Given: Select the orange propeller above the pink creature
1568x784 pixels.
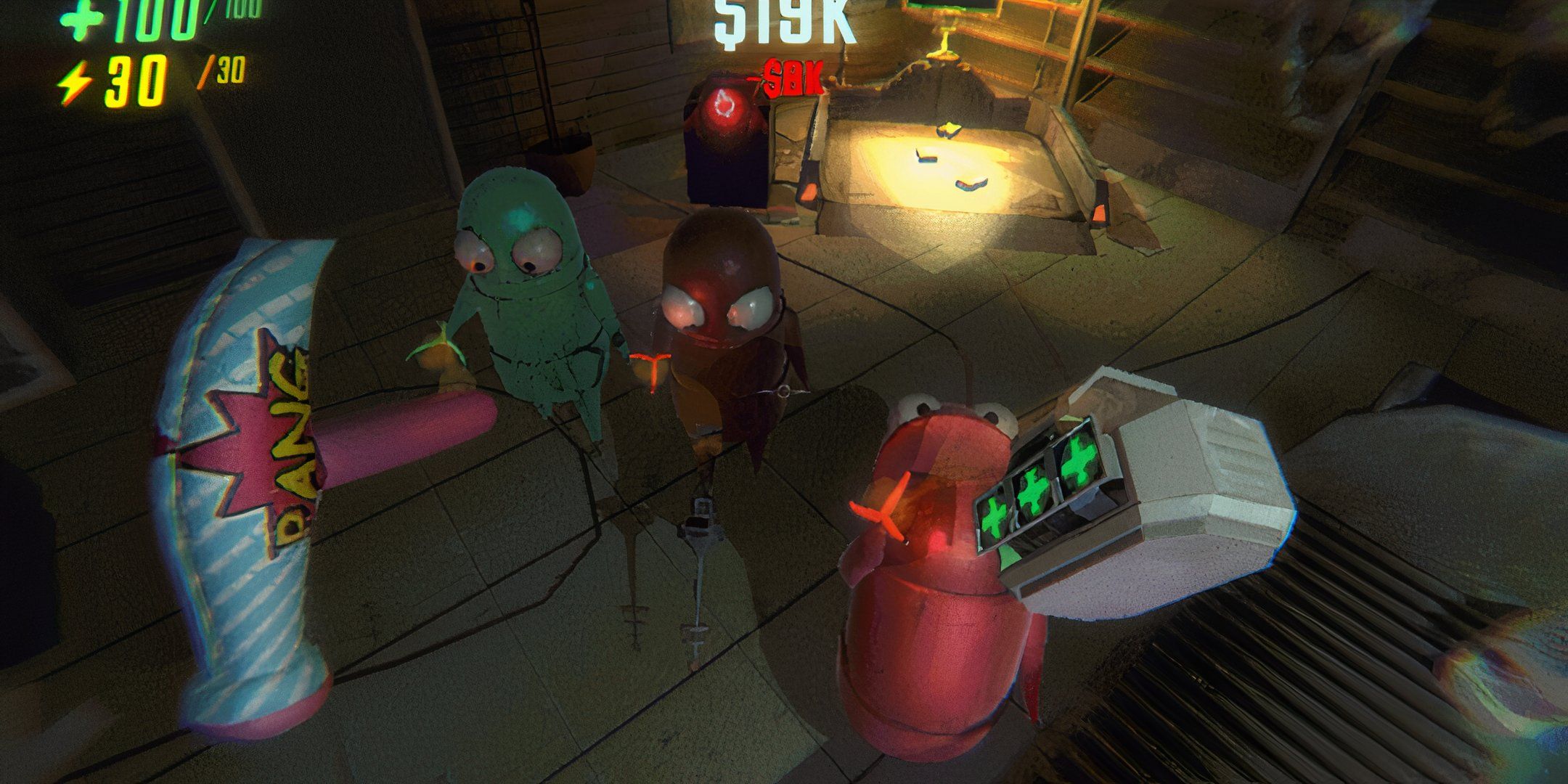Looking at the screenshot, I should click(x=881, y=513).
